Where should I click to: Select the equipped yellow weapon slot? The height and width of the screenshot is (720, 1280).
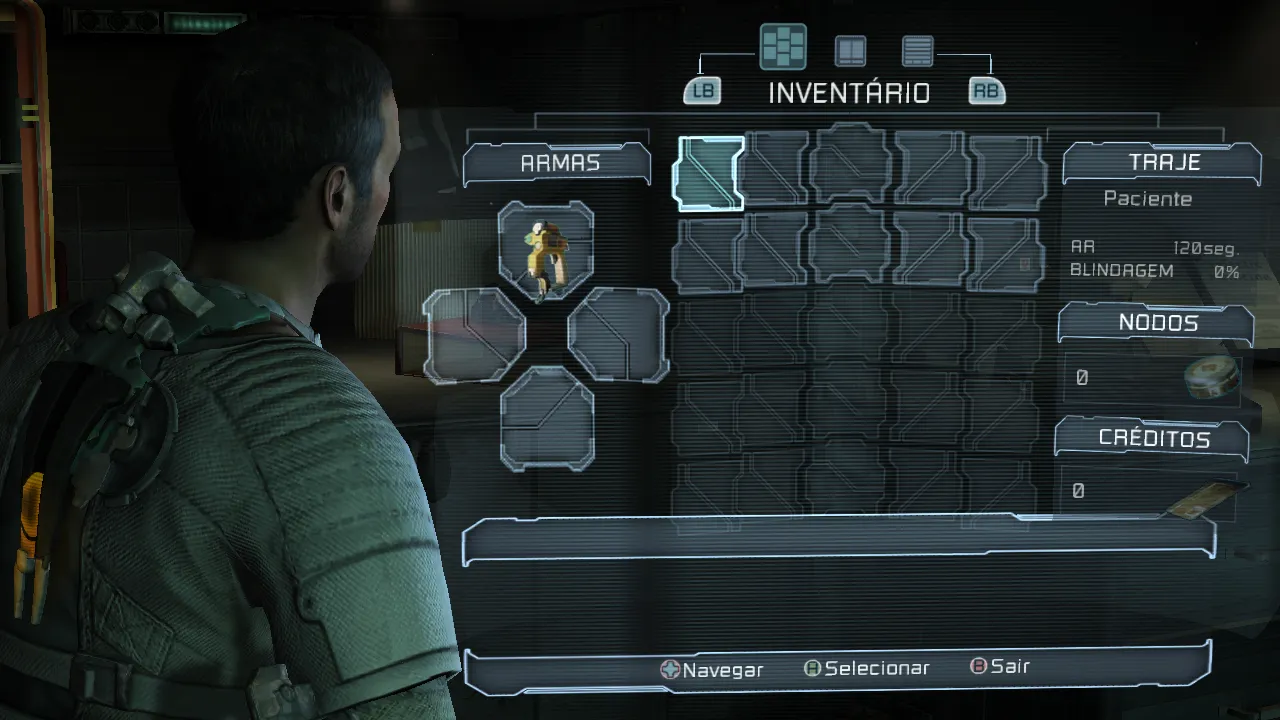coord(546,249)
